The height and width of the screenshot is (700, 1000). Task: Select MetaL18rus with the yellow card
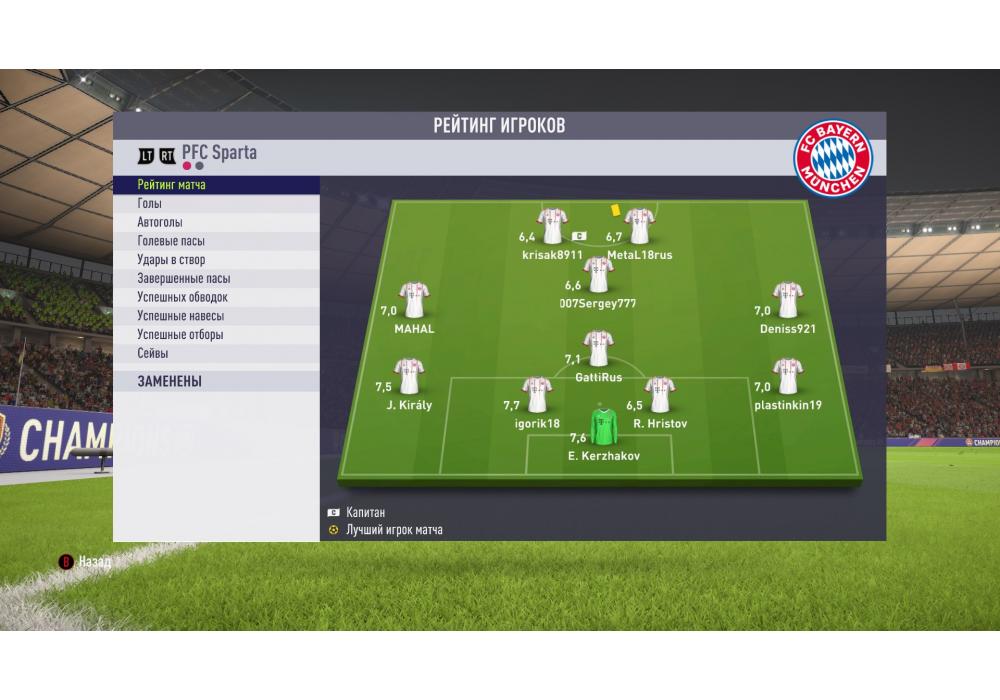639,227
